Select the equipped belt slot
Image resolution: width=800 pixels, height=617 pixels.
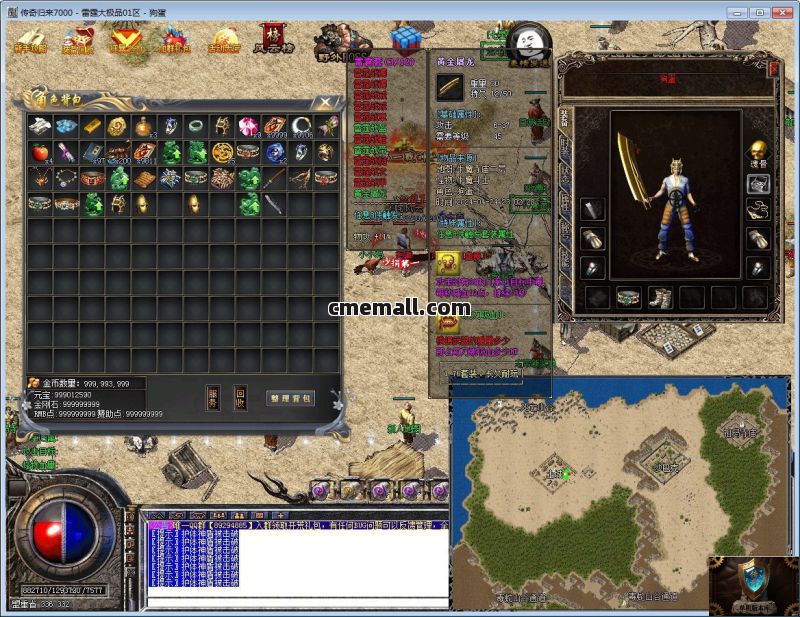627,297
